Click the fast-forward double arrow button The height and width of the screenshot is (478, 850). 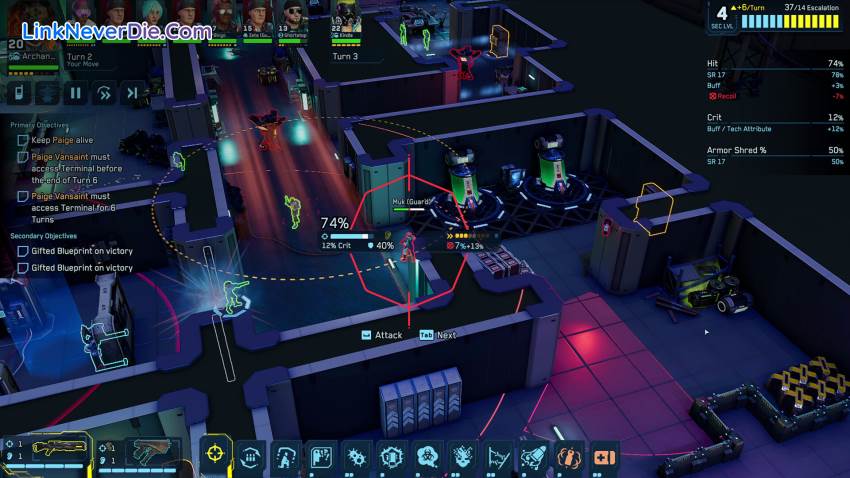pos(103,93)
